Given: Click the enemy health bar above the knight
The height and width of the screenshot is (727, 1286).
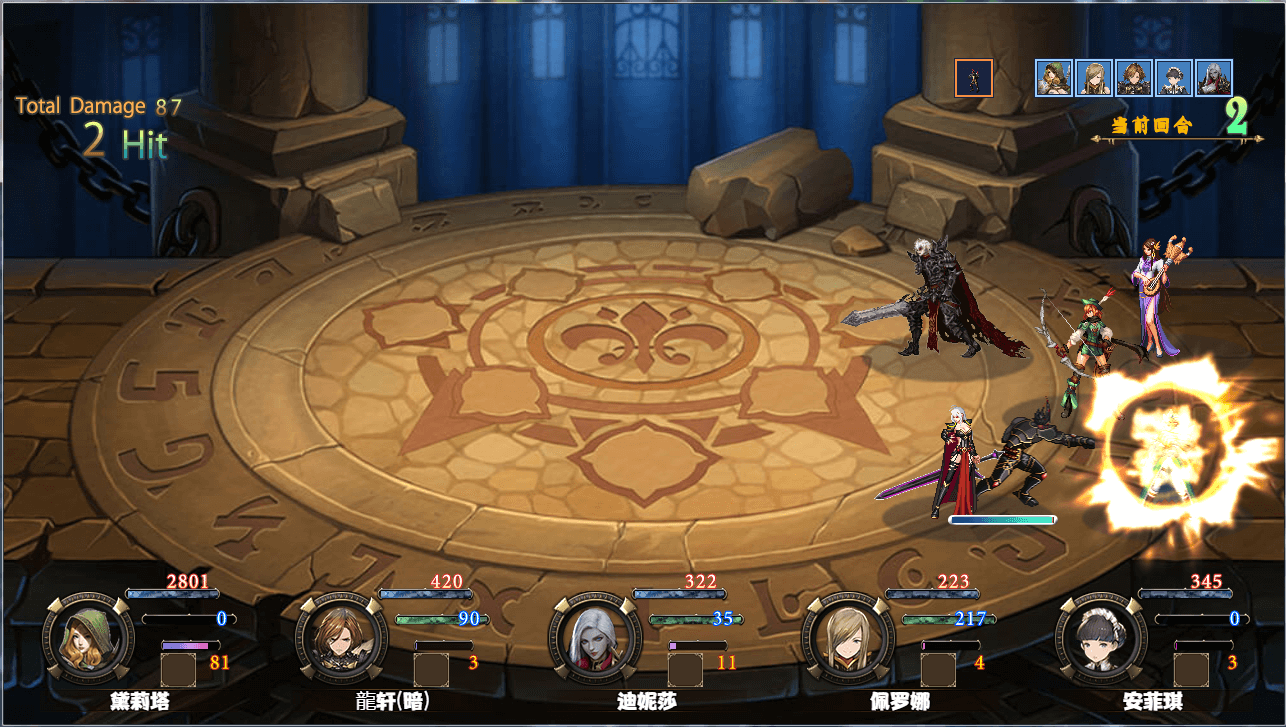Looking at the screenshot, I should (1003, 519).
